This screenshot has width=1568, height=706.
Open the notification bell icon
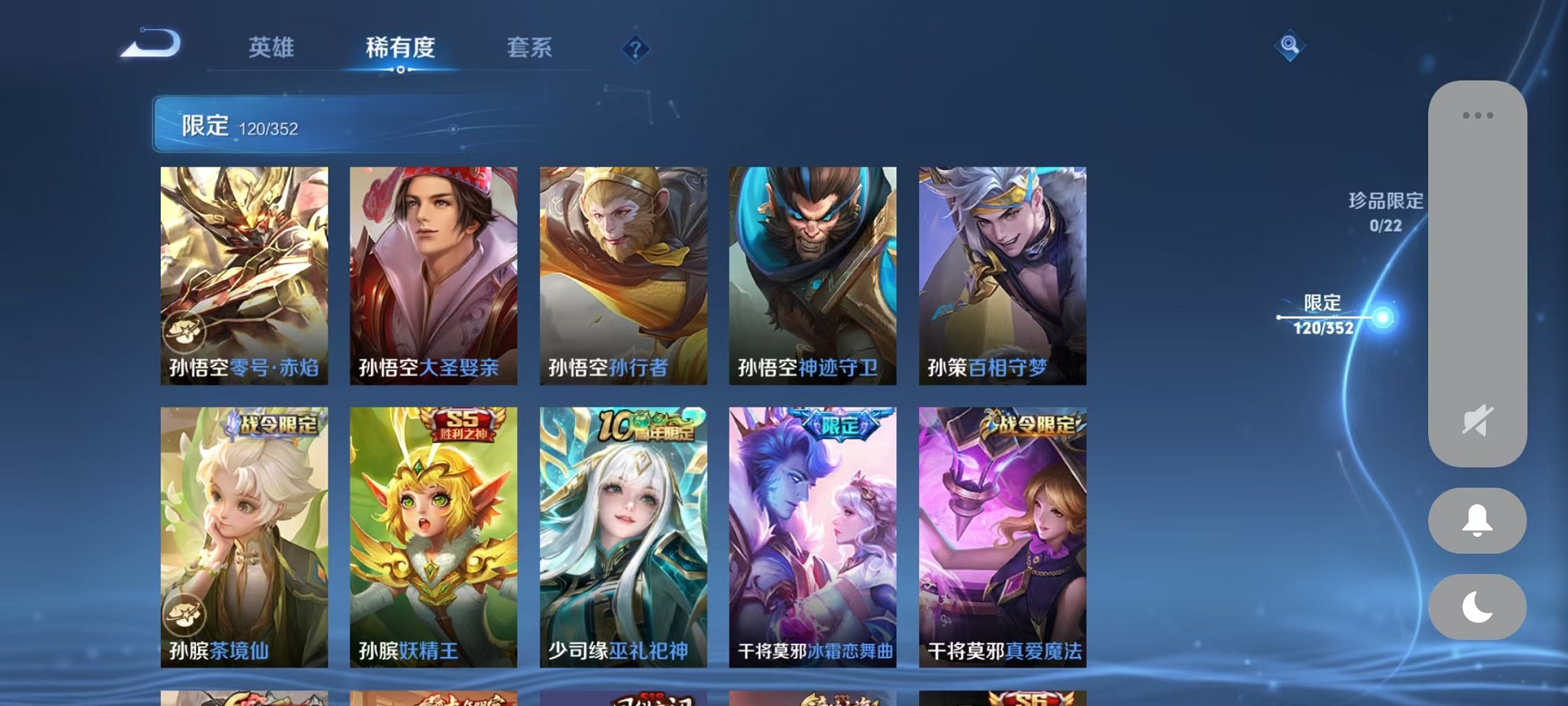[1477, 521]
